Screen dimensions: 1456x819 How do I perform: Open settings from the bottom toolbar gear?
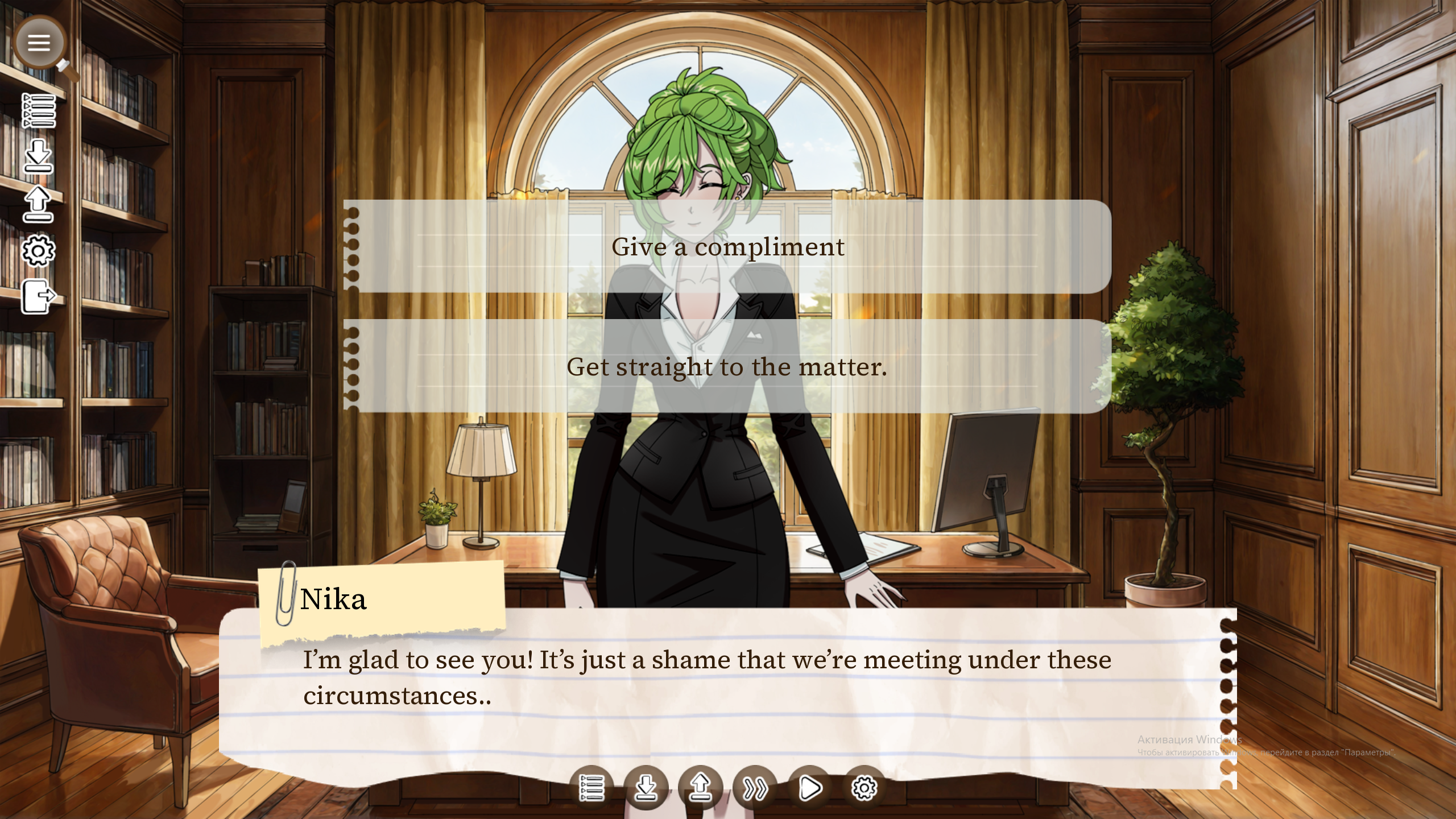(865, 788)
